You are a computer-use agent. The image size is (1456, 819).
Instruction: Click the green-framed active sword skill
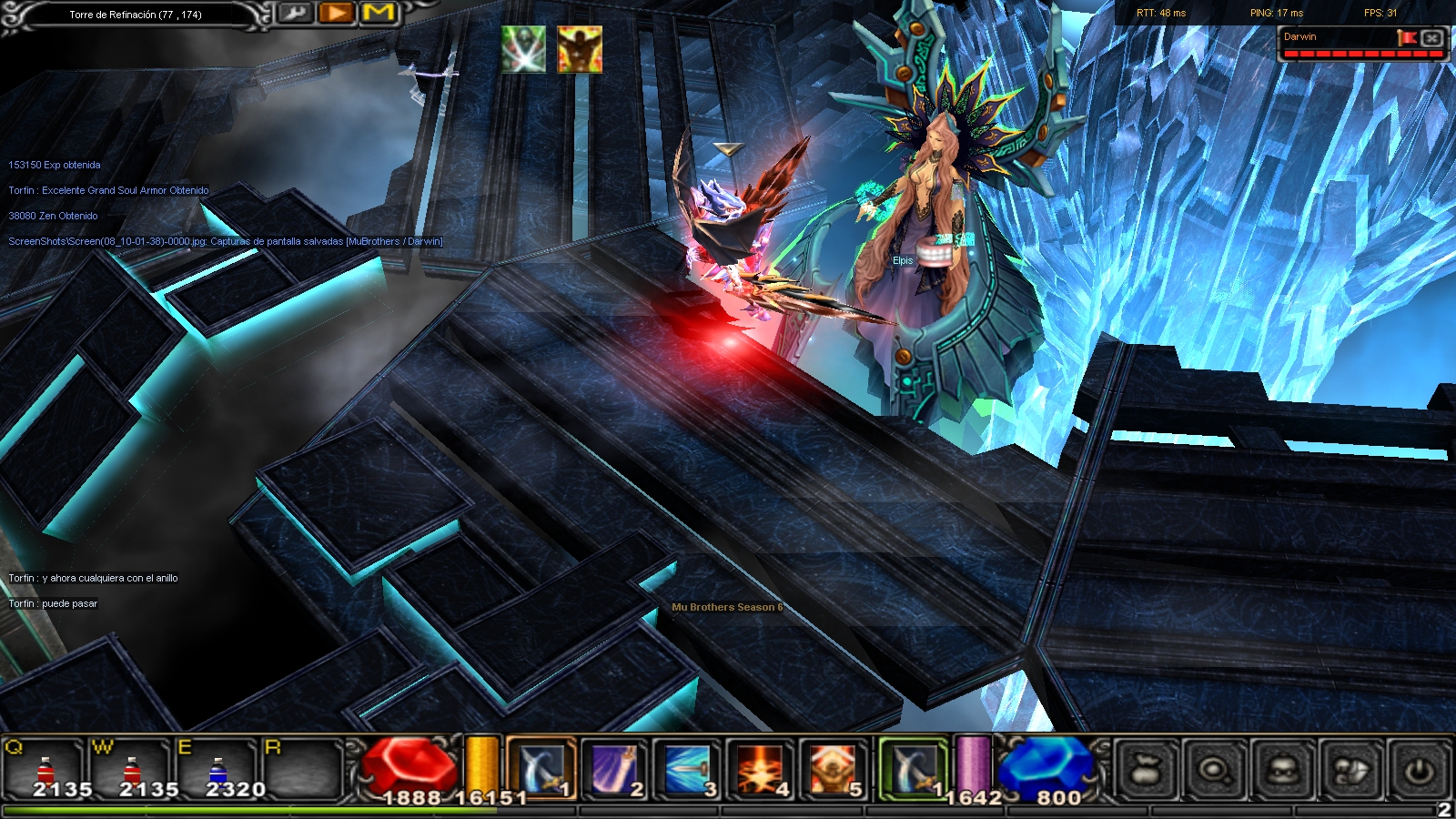tap(913, 769)
